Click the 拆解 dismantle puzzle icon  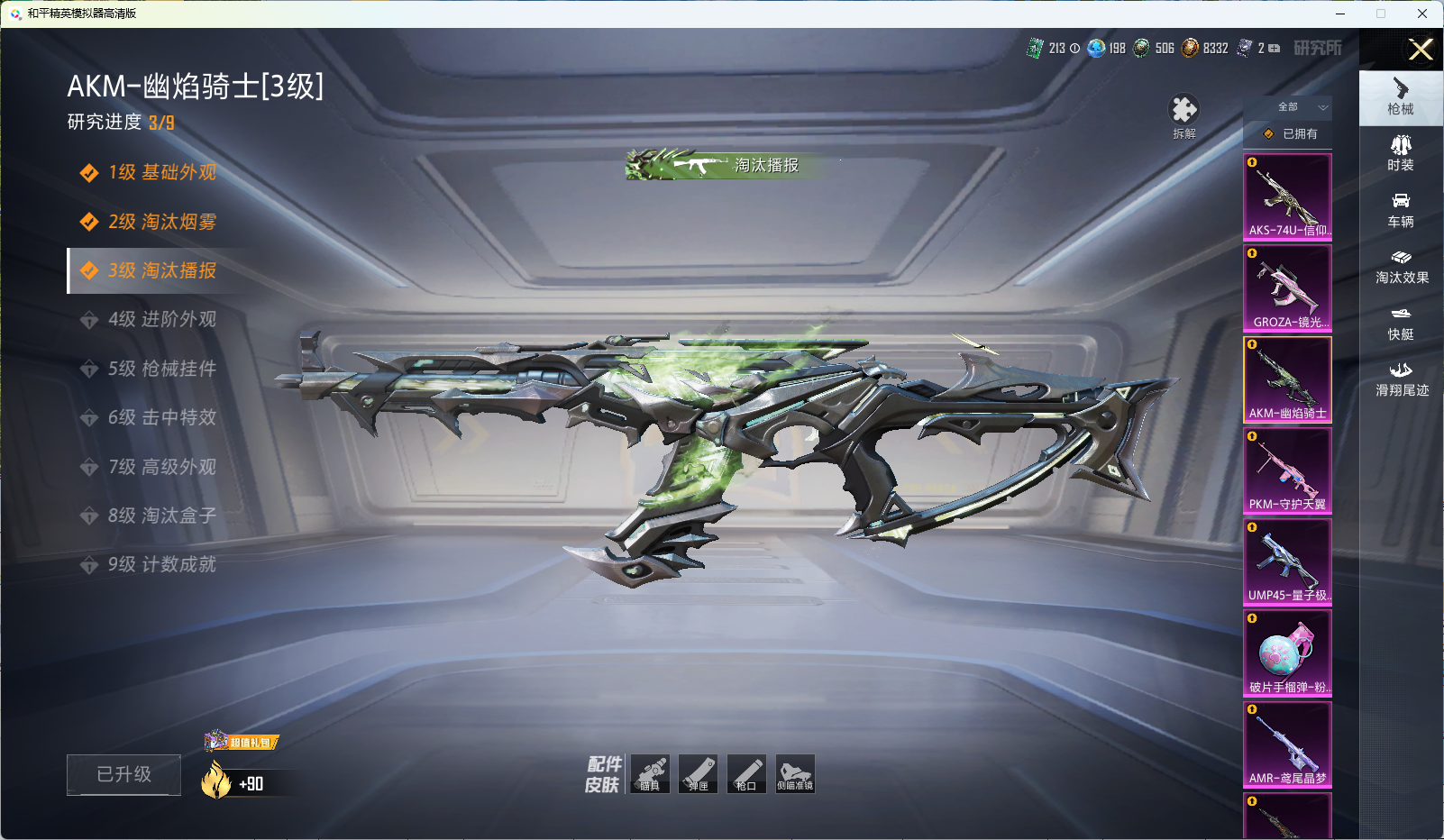pyautogui.click(x=1184, y=111)
